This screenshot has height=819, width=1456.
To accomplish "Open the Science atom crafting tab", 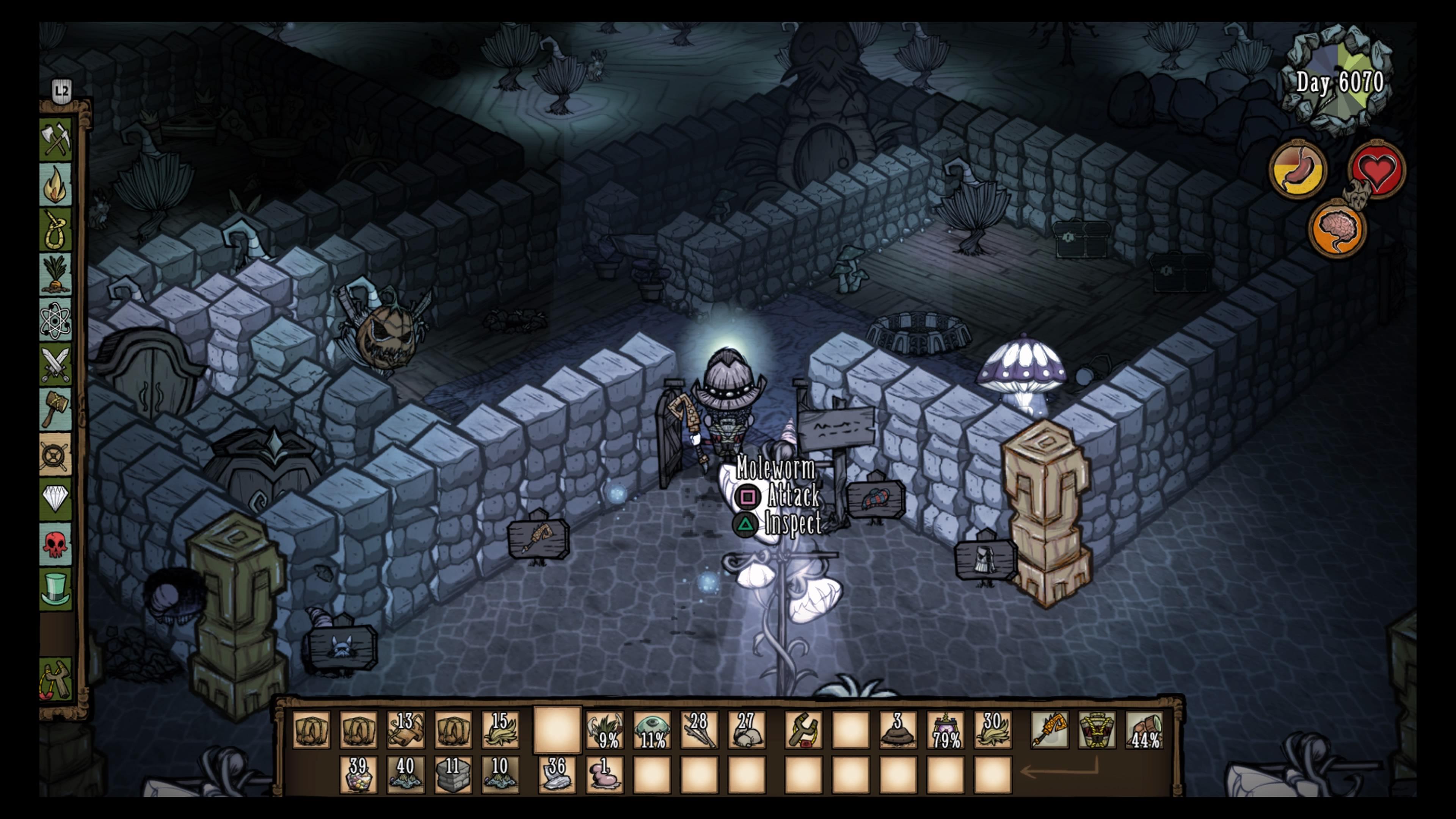I will point(56,320).
